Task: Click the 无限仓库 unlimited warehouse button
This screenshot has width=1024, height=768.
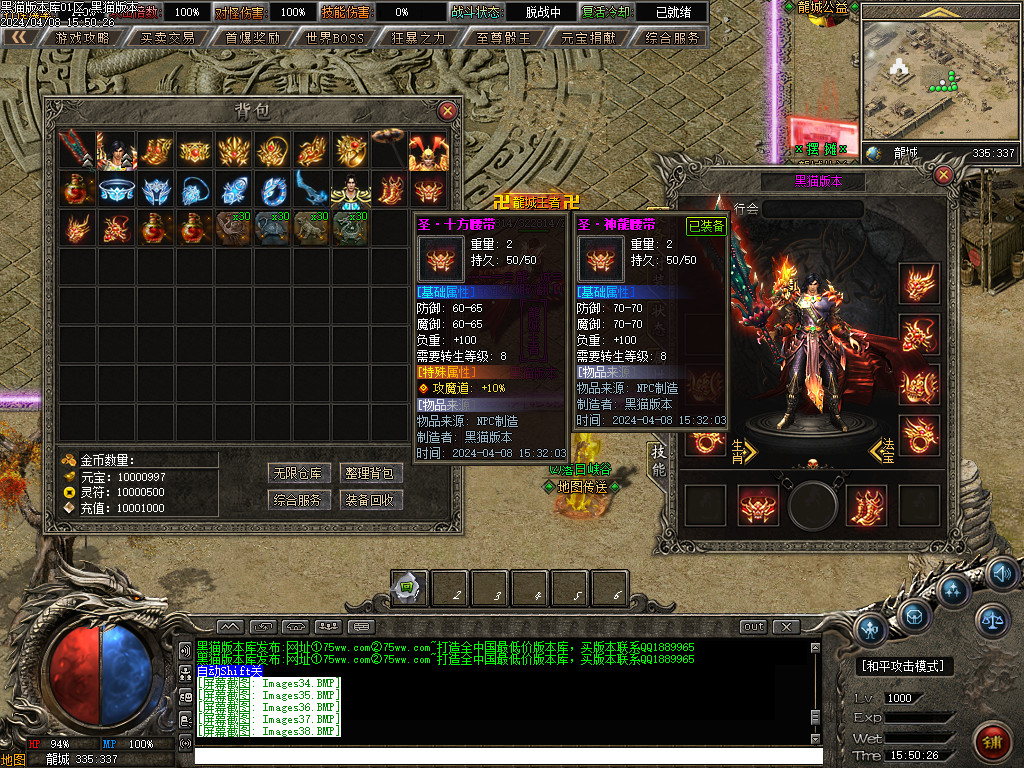Action: click(298, 473)
